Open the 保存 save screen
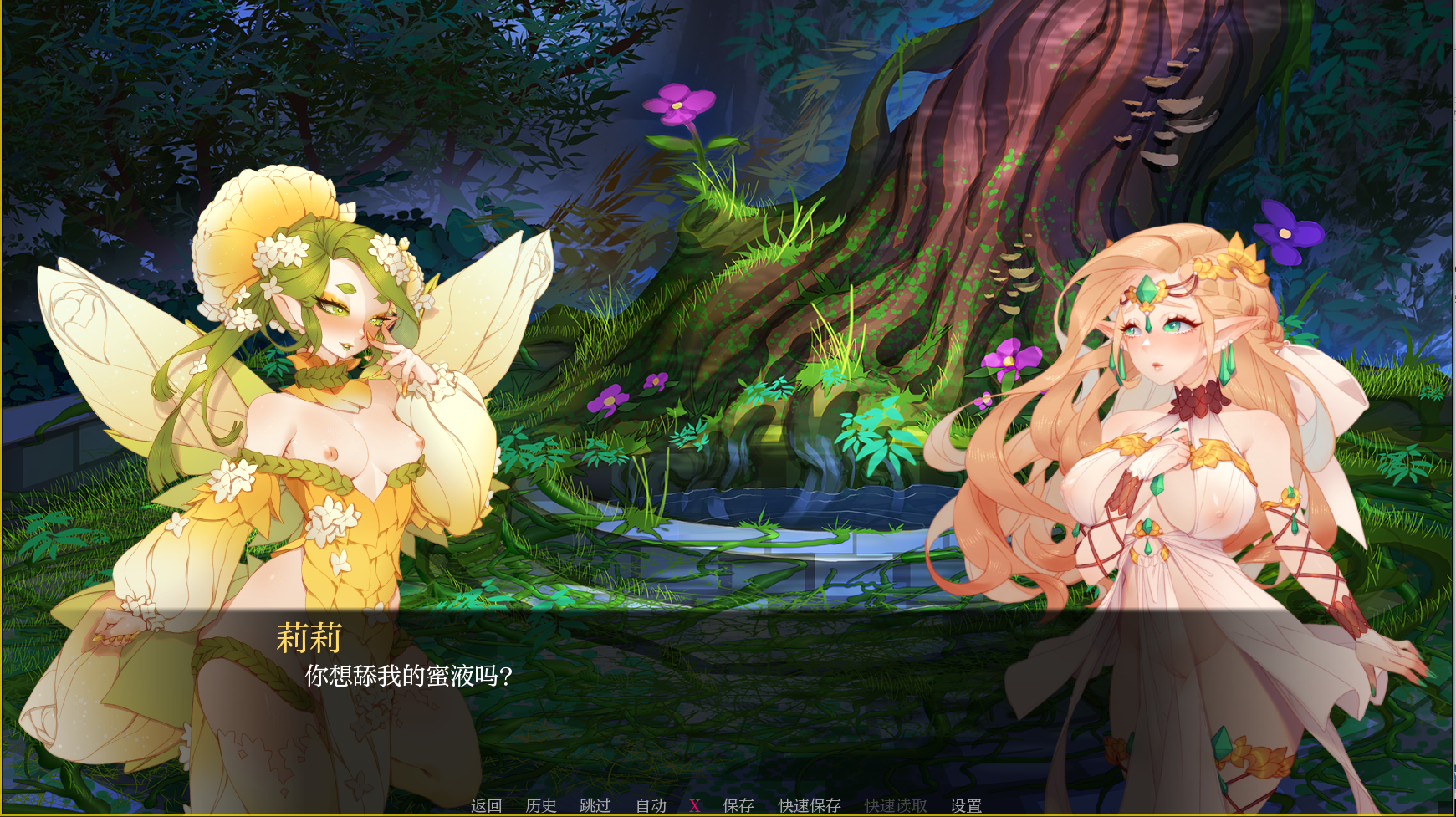Screen dimensions: 1456x817 (738, 805)
